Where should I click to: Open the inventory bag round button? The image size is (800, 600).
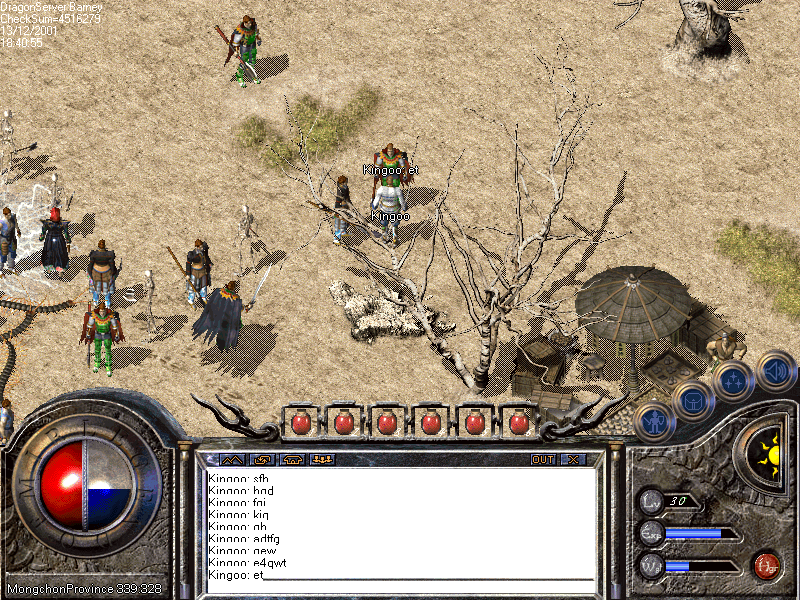coord(692,401)
